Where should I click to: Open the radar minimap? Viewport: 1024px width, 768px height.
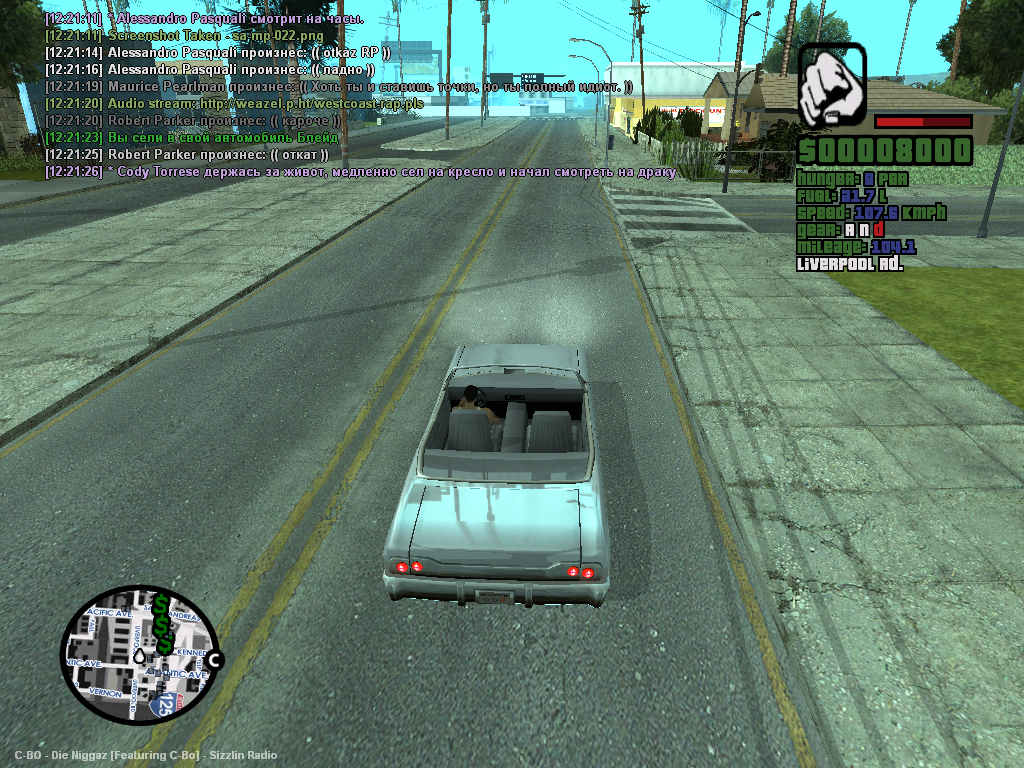136,655
